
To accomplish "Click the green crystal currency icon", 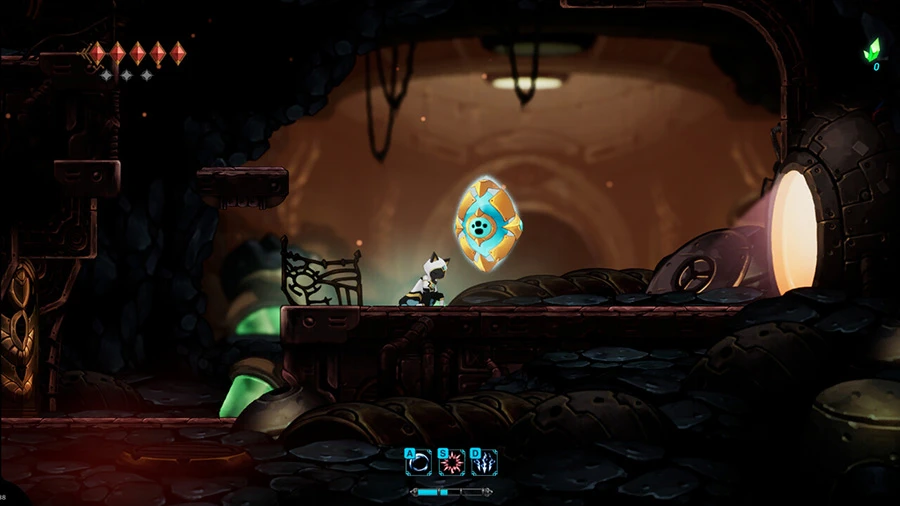I will pos(872,50).
